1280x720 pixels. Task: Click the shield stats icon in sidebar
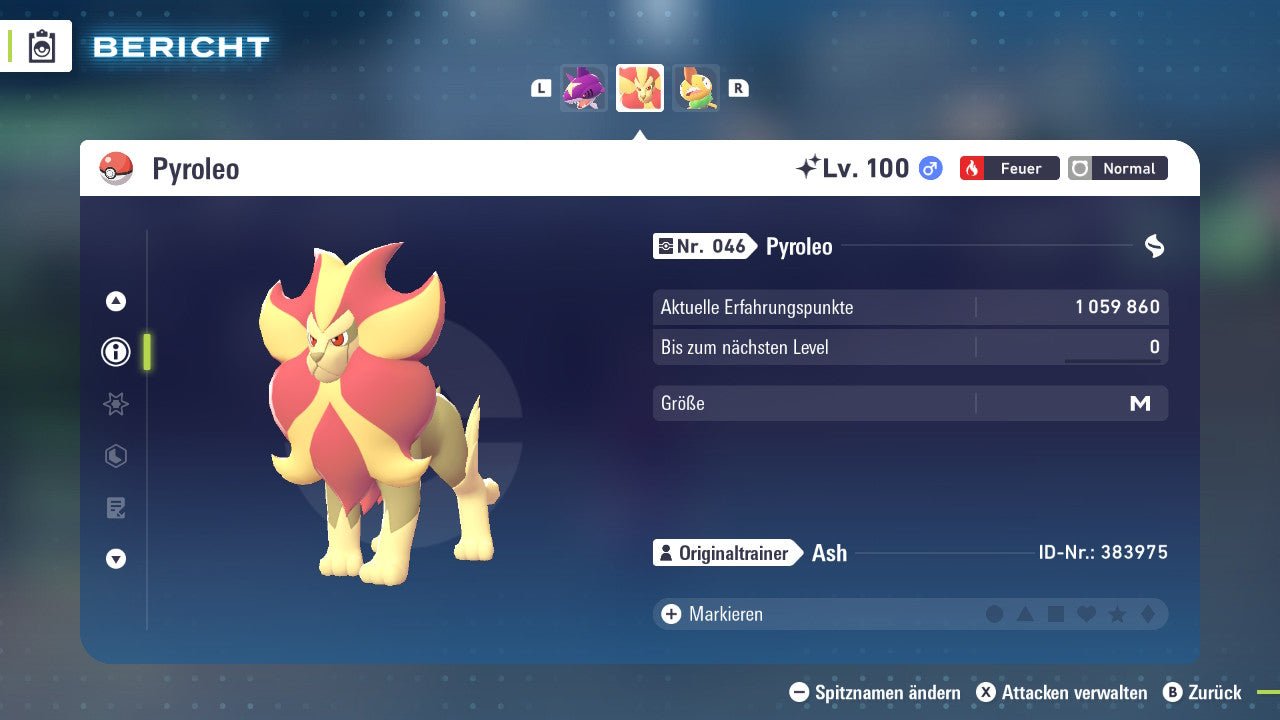click(115, 456)
